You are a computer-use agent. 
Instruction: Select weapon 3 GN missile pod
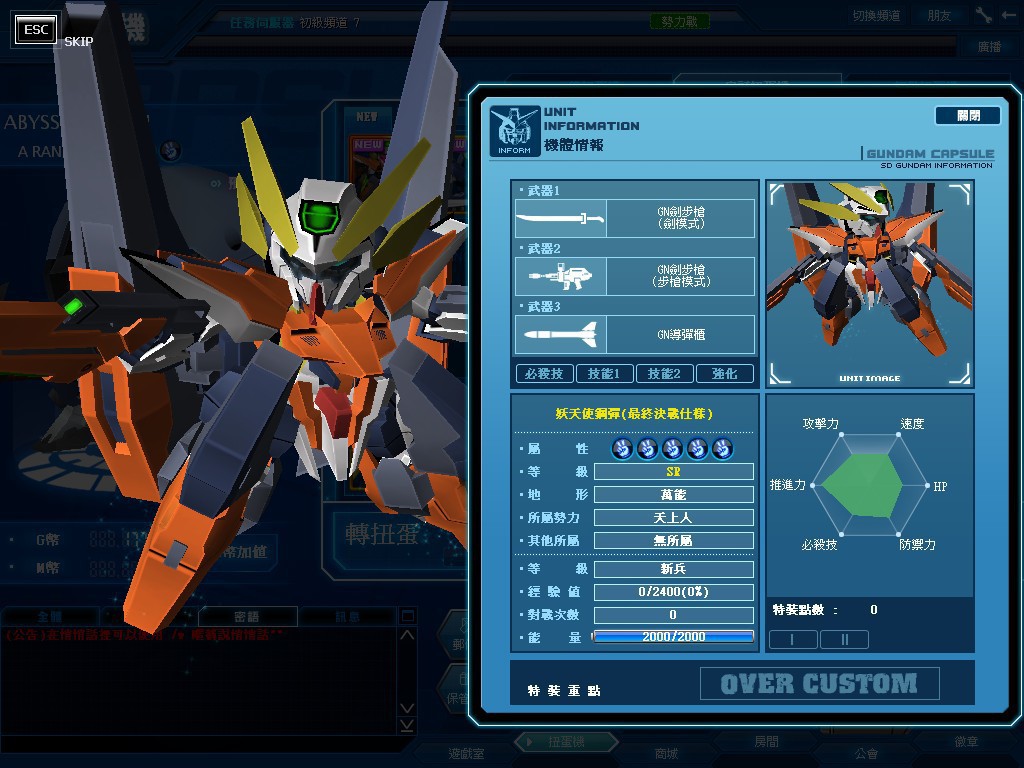pyautogui.click(x=635, y=334)
